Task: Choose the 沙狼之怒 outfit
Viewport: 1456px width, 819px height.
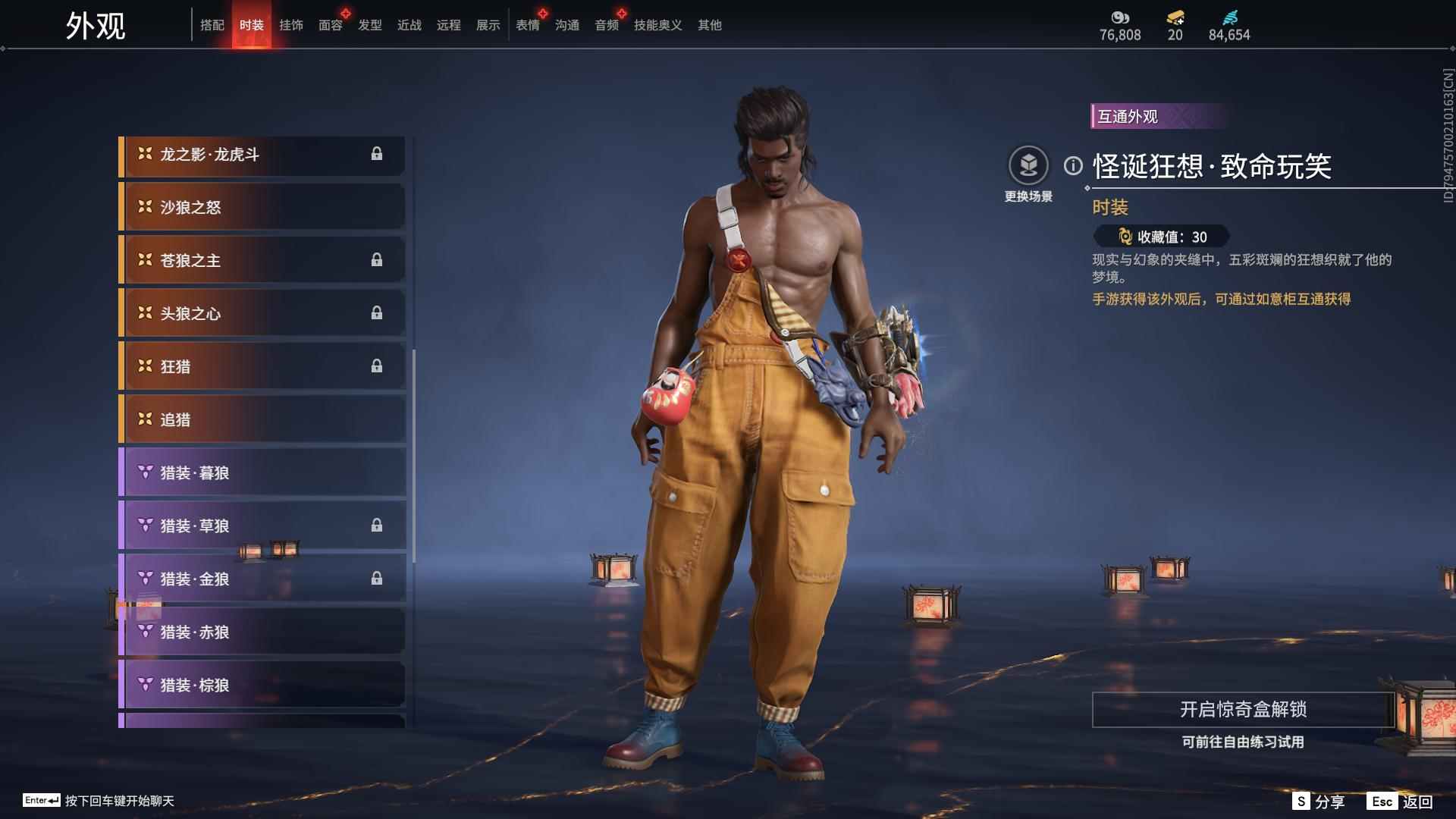Action: tap(262, 207)
